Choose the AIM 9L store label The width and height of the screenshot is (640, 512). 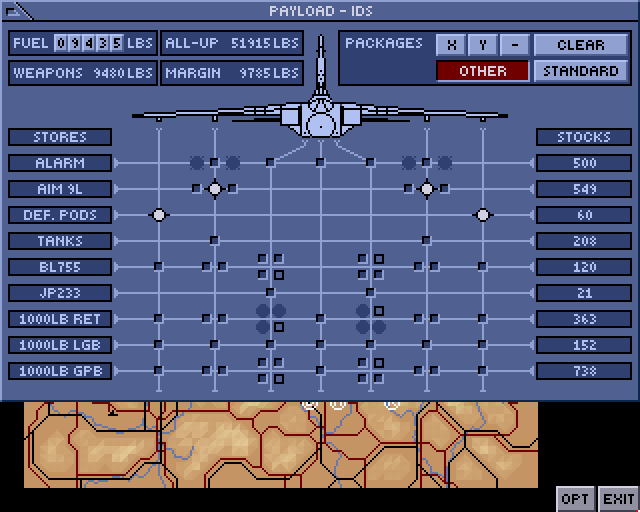point(60,189)
